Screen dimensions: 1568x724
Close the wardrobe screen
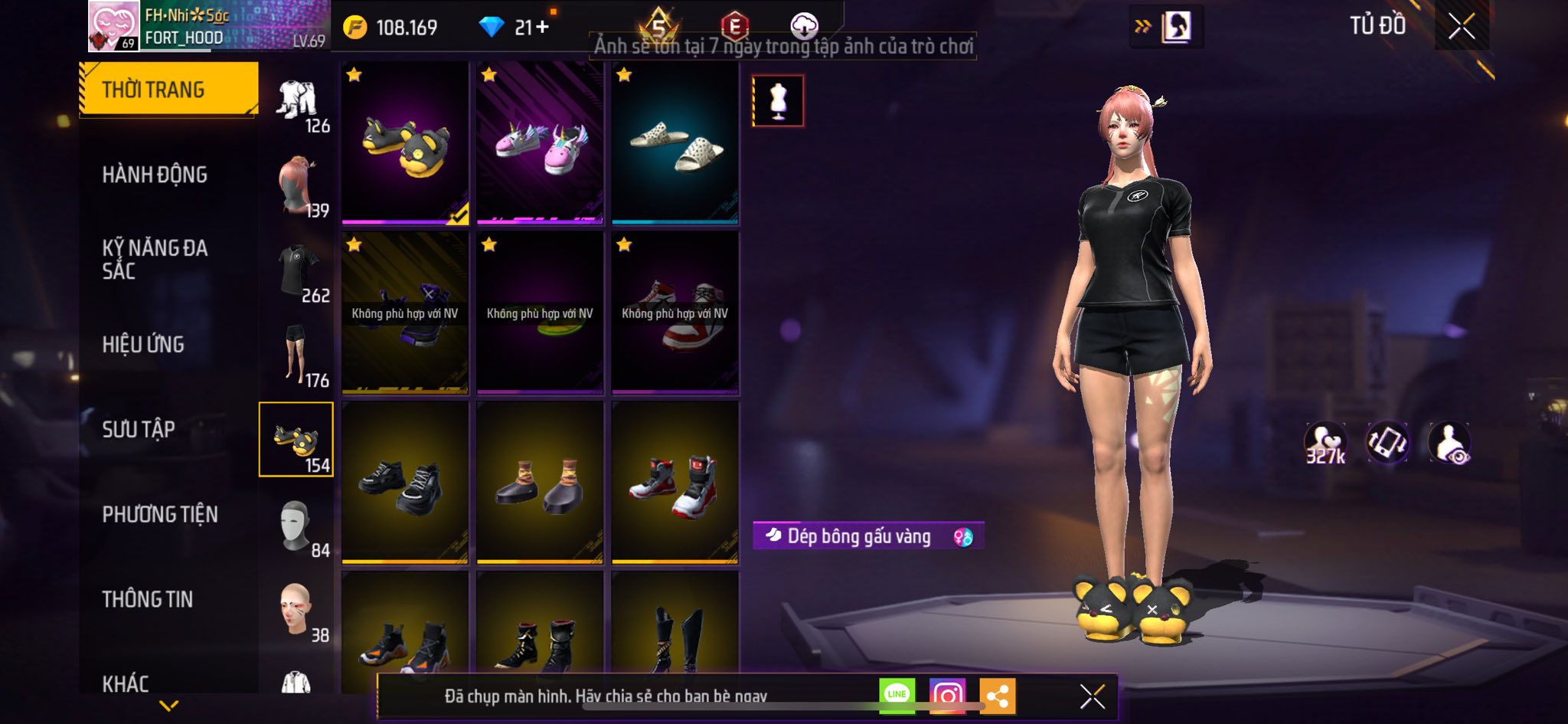click(1461, 27)
